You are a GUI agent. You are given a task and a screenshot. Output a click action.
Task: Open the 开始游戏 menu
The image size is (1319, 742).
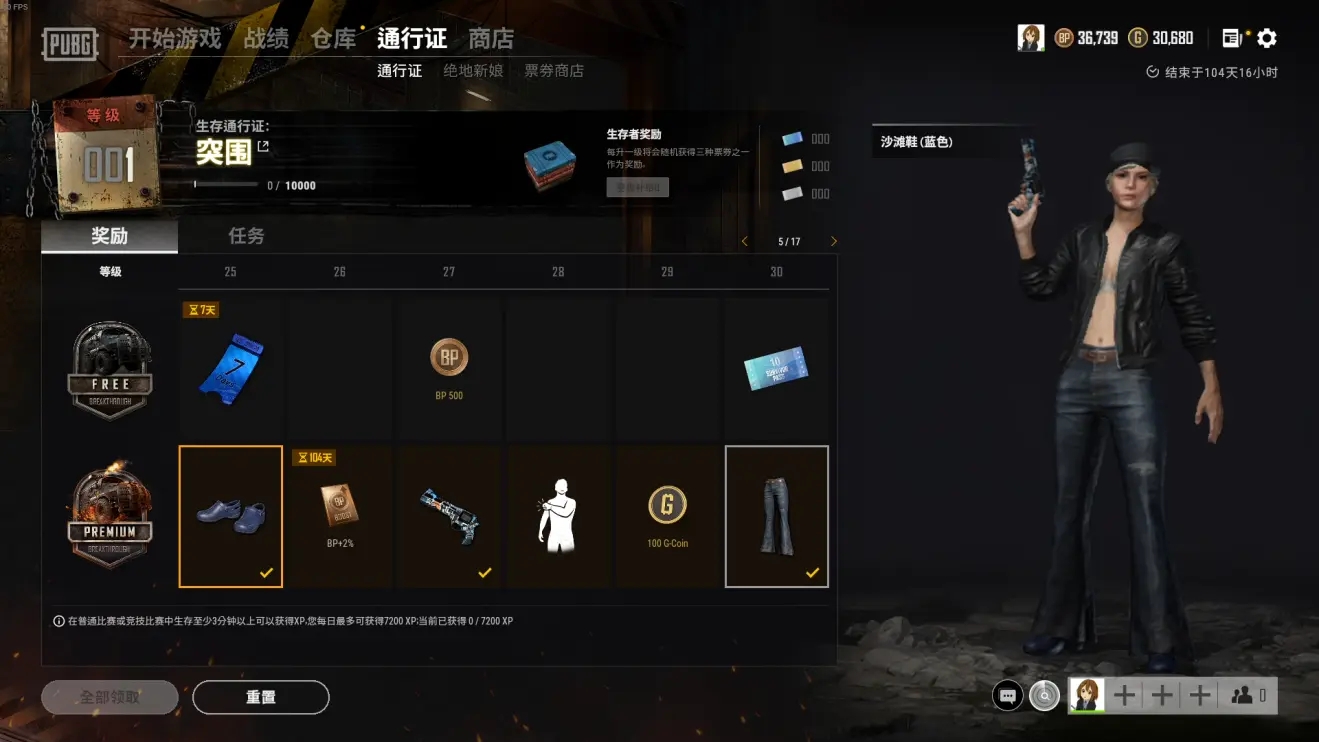[x=175, y=39]
